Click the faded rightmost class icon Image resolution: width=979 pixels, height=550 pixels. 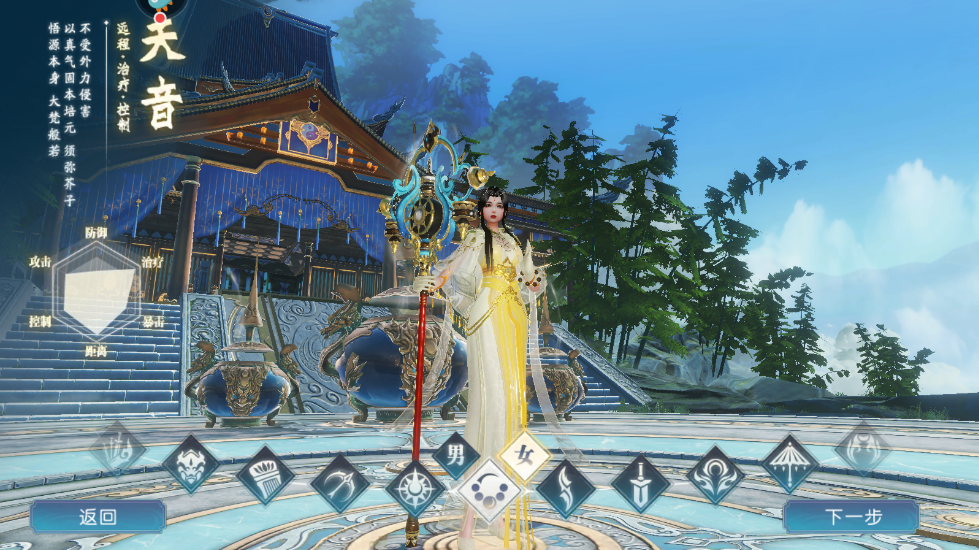[x=862, y=448]
